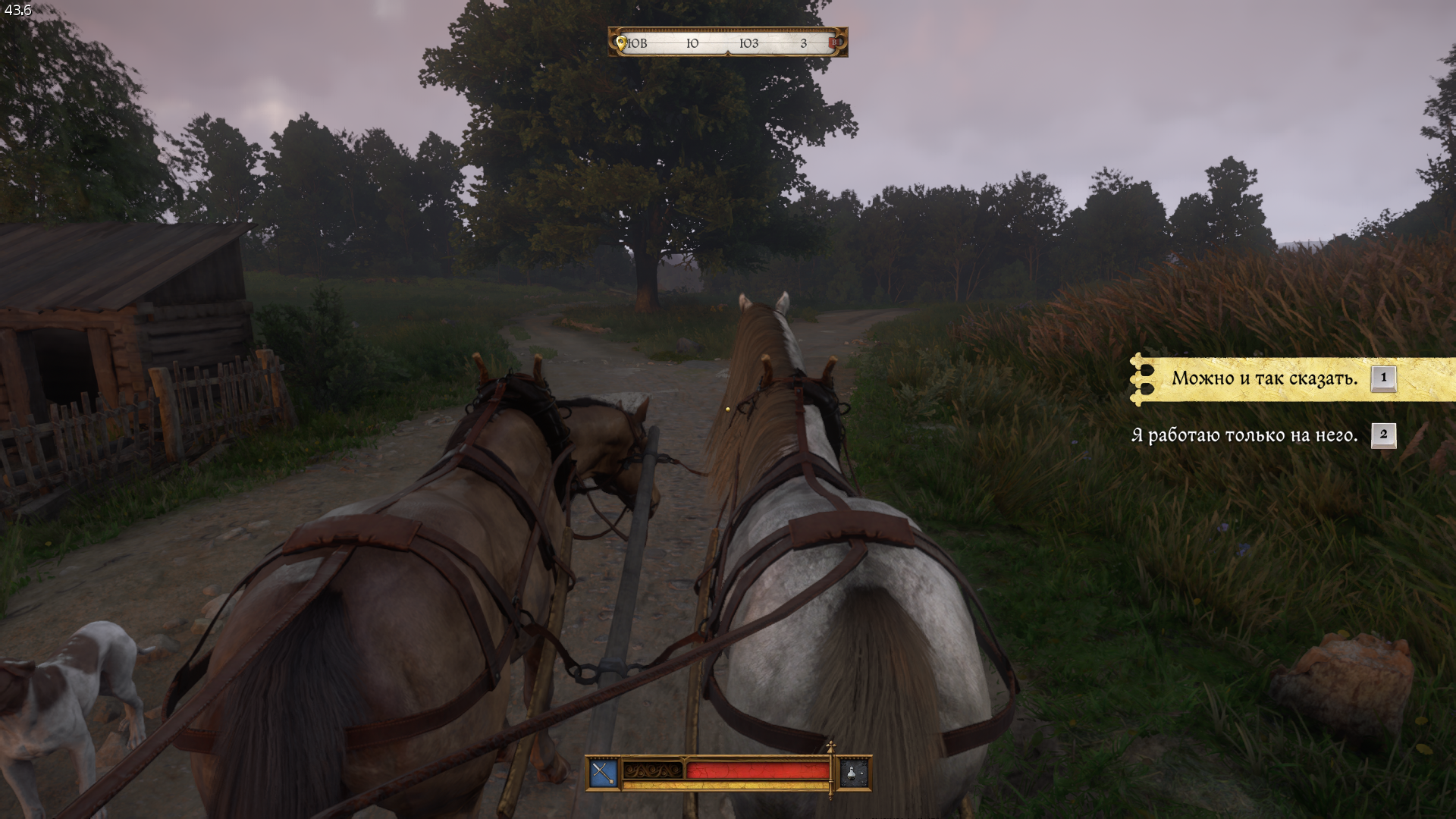Click the crossed weapons icon on the HUD
1456x819 pixels.
click(x=603, y=773)
